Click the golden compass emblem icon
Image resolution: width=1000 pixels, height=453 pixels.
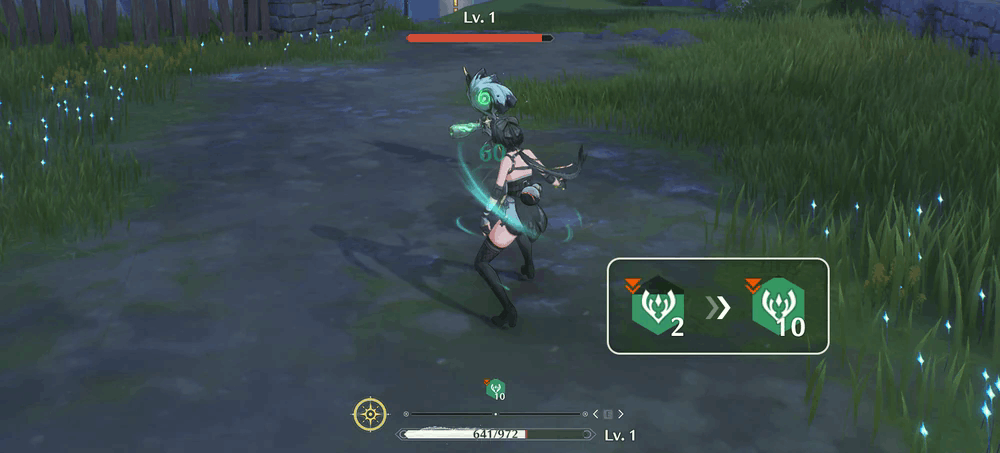coord(370,413)
